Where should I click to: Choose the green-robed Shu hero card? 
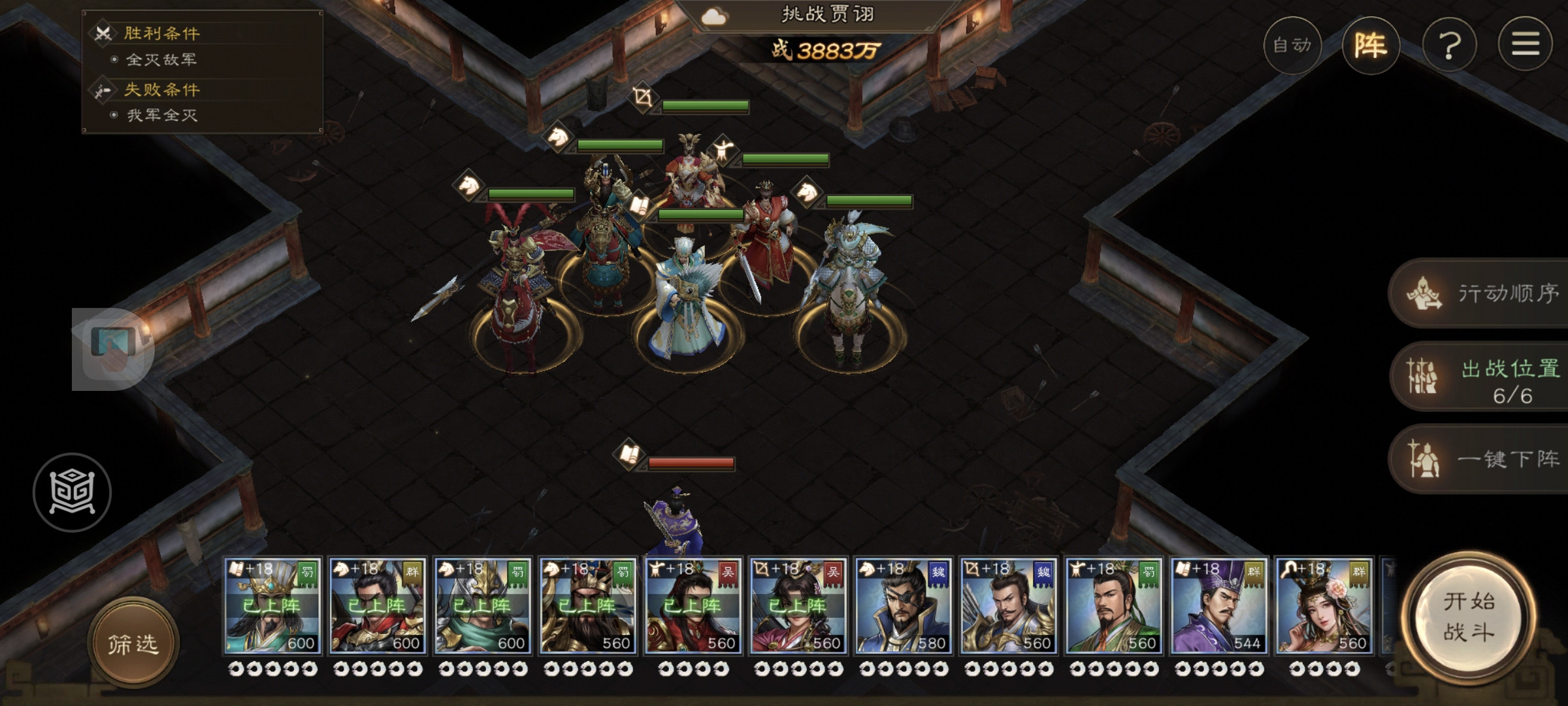coord(1114,606)
